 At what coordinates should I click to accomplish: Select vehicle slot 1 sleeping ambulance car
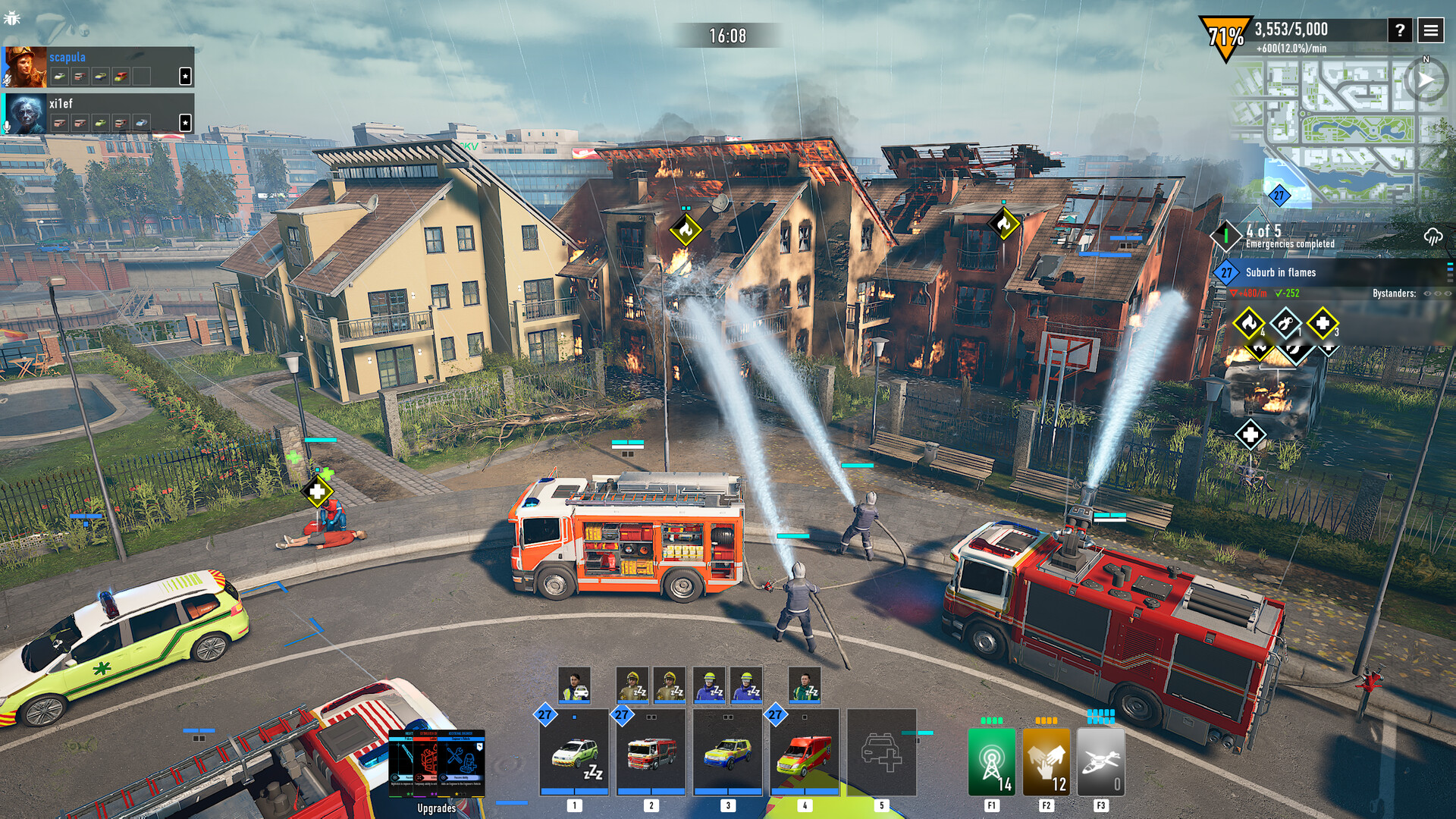point(574,752)
